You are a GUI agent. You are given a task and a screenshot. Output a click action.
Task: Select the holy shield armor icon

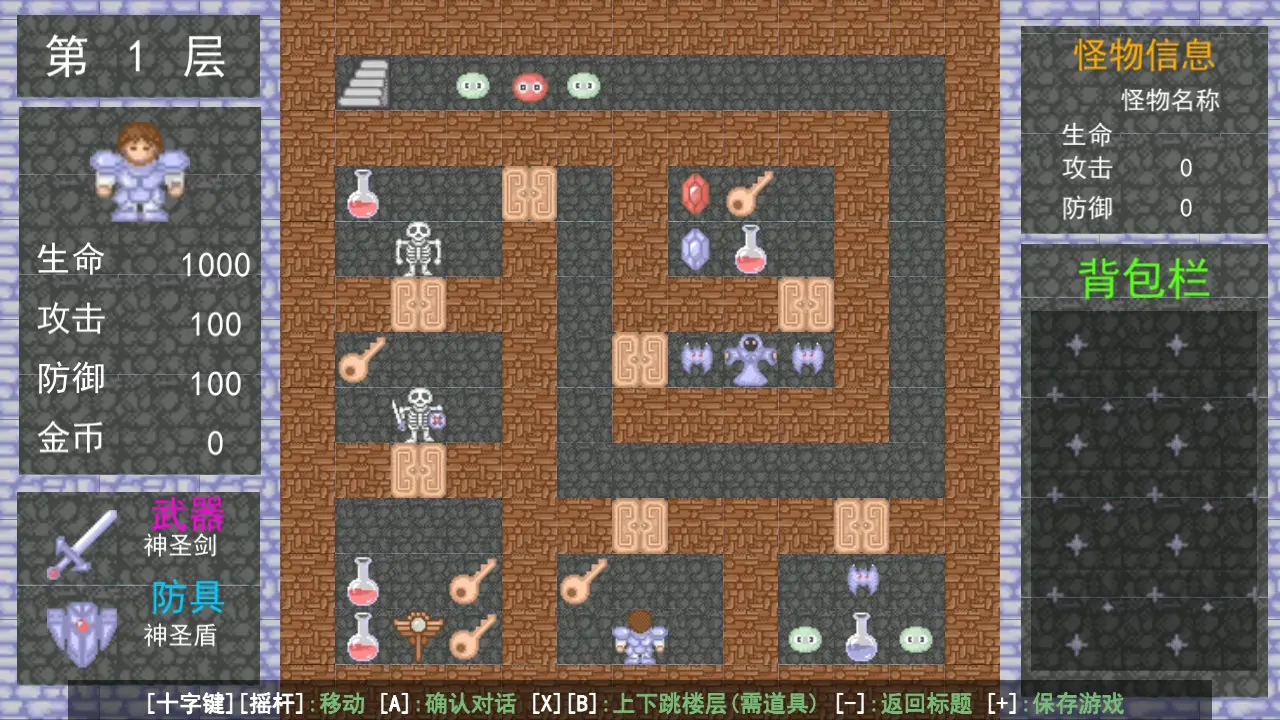click(81, 631)
